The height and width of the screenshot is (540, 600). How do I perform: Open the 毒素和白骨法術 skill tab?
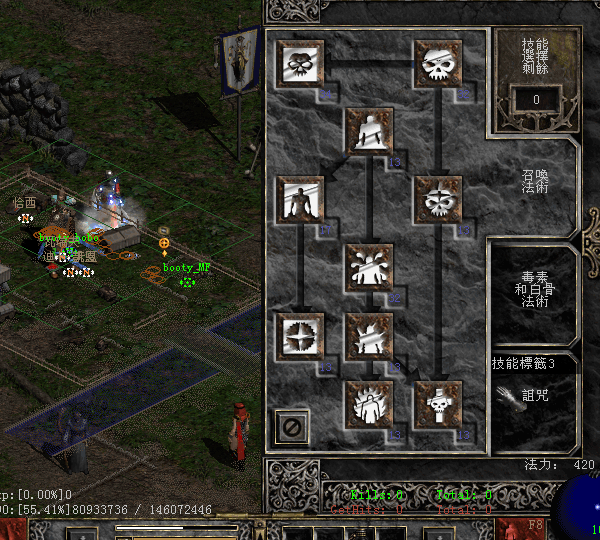(535, 288)
